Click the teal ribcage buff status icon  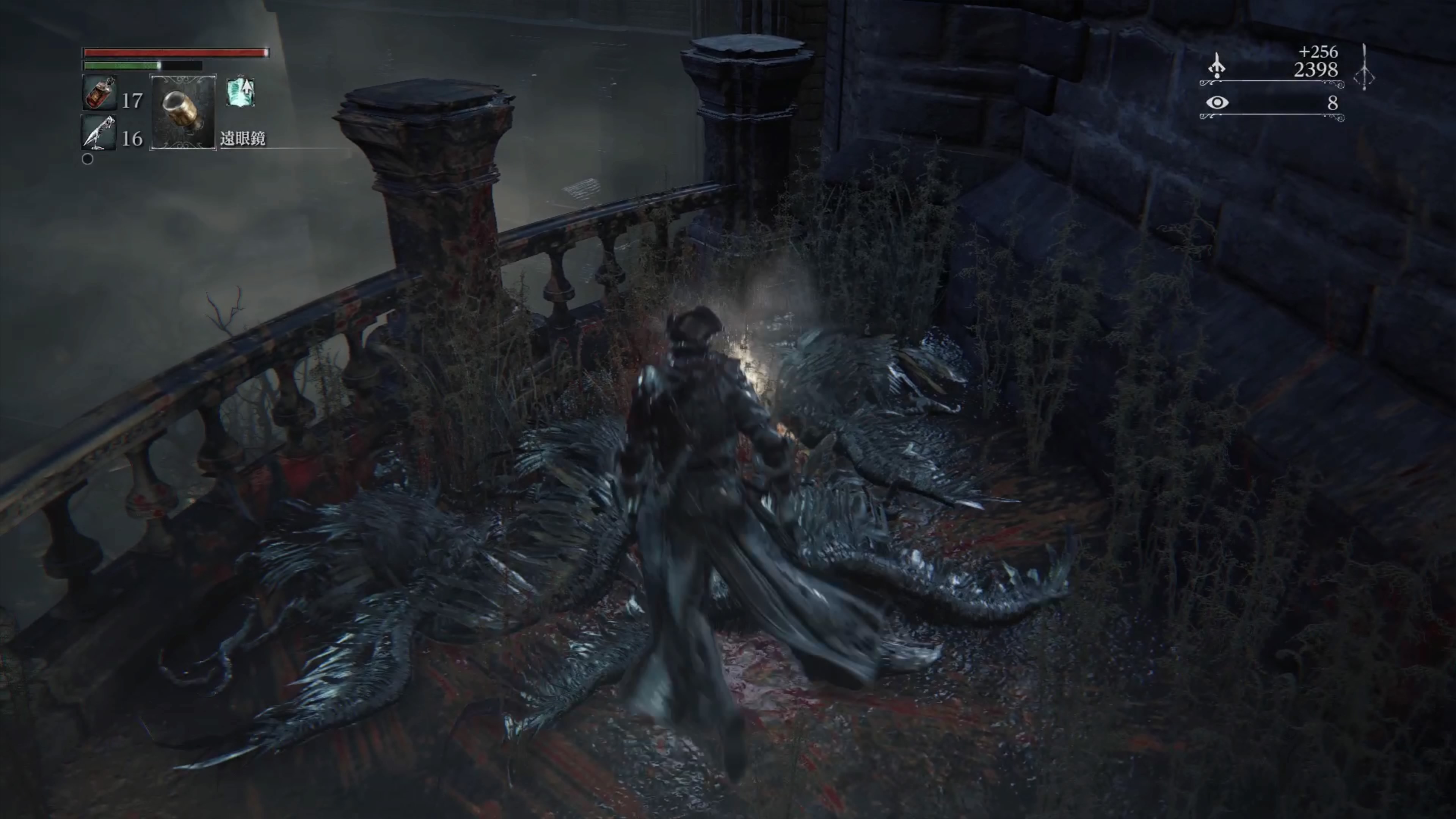tap(241, 92)
